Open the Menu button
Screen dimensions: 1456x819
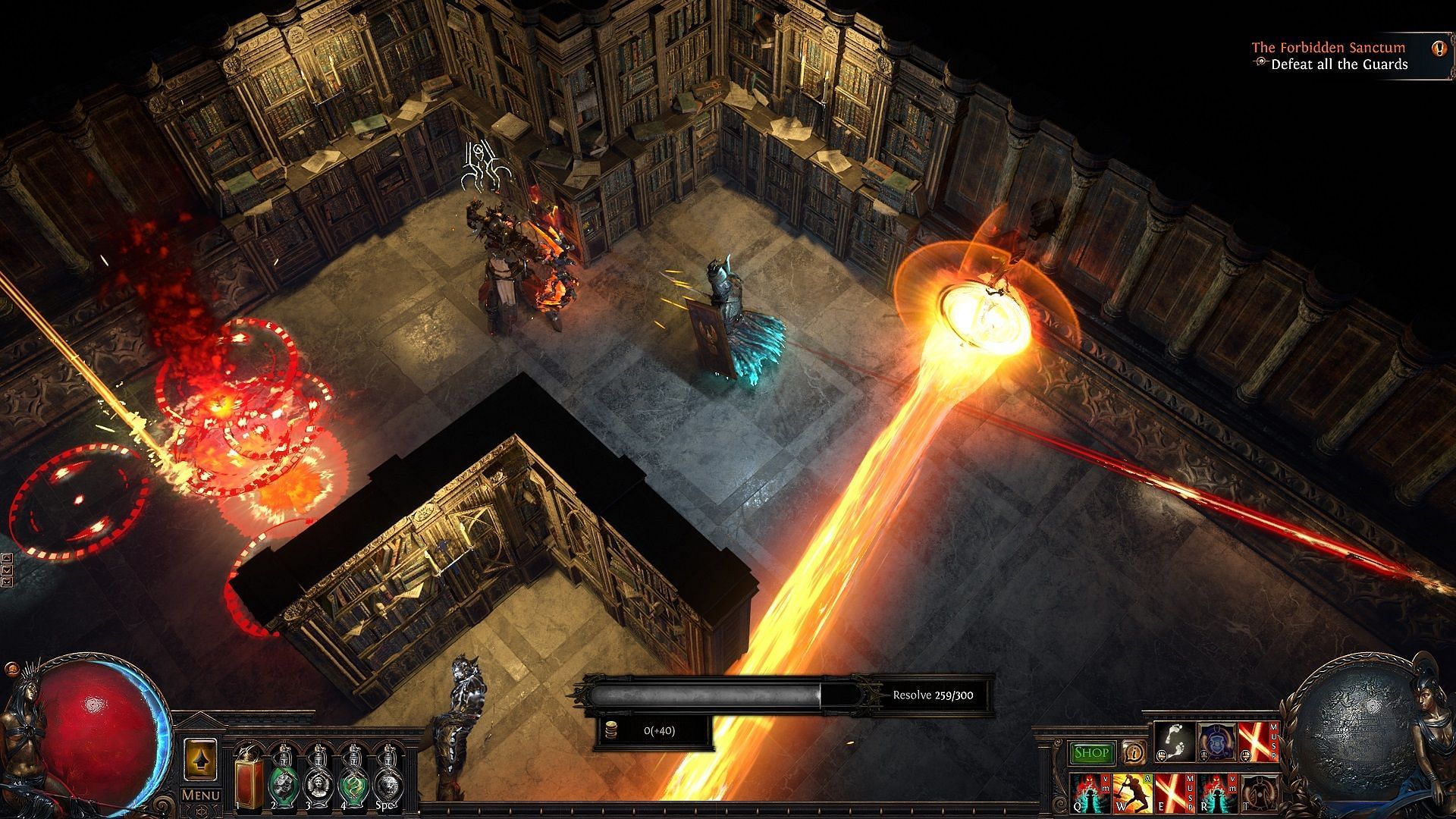tap(200, 795)
